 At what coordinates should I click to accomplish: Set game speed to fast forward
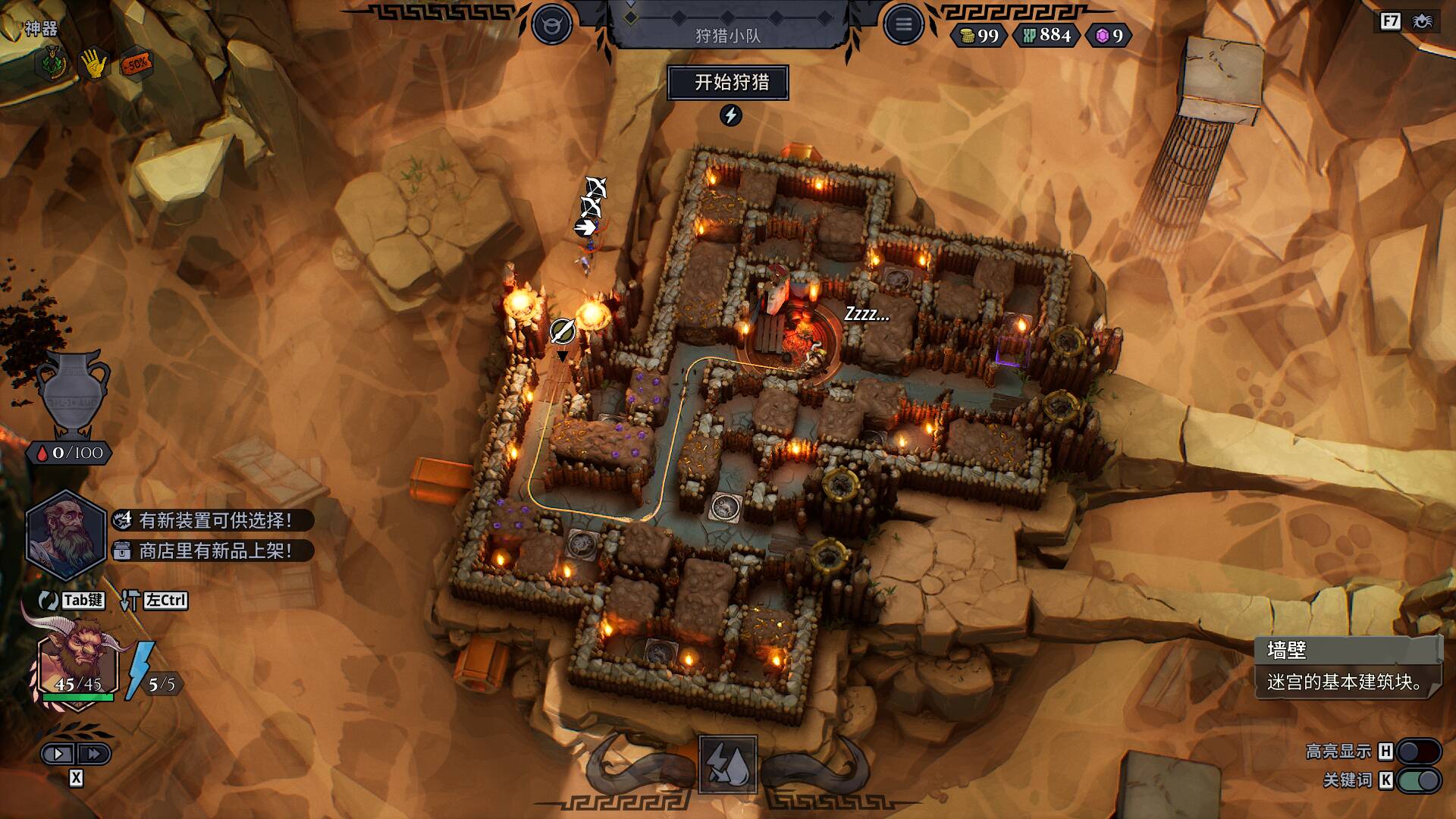[94, 754]
